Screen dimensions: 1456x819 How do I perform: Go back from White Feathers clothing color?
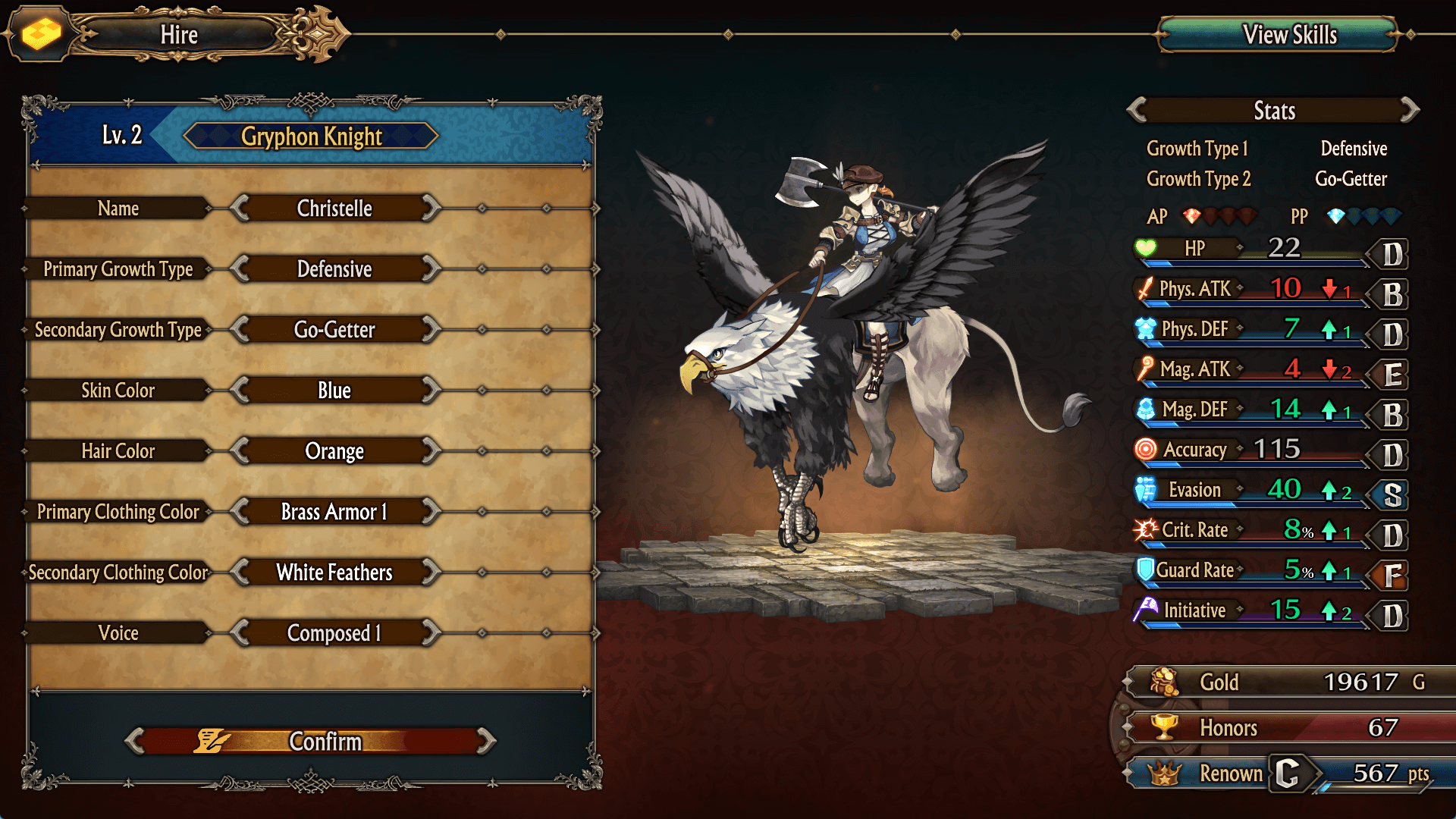pos(240,573)
